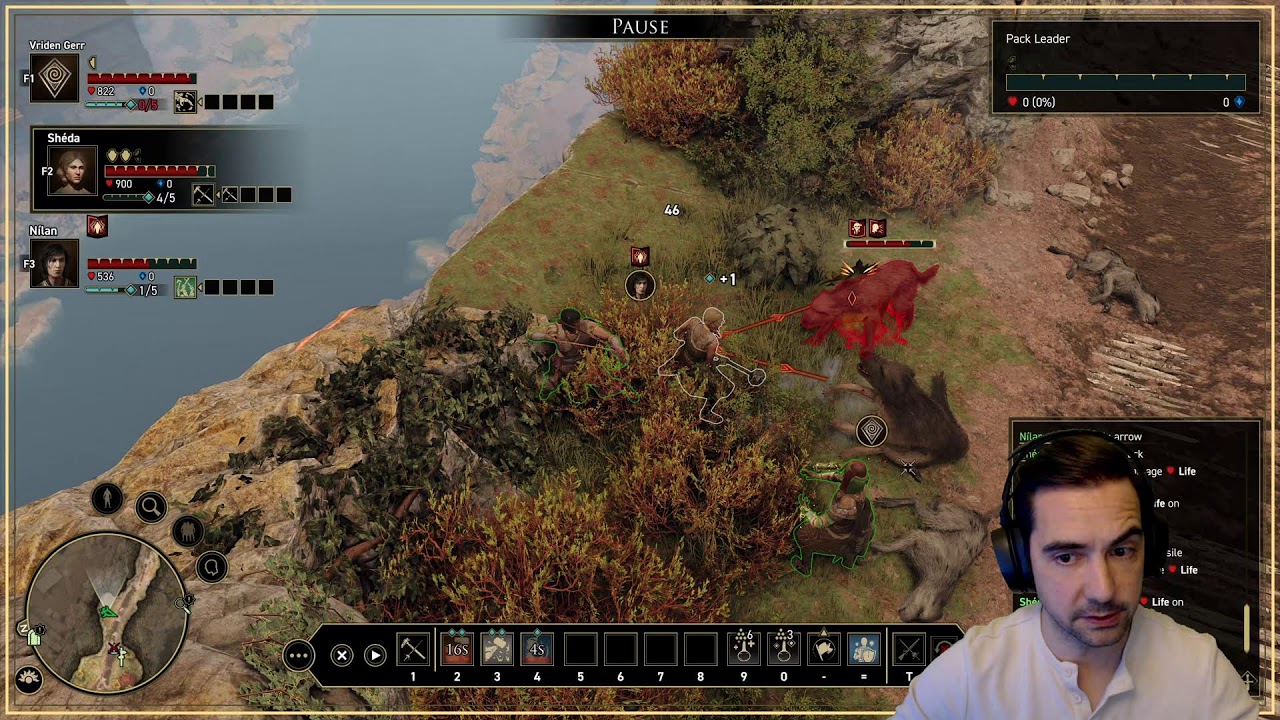This screenshot has height=720, width=1280.
Task: Activate the ability in hotbar slot 3
Action: click(x=497, y=649)
